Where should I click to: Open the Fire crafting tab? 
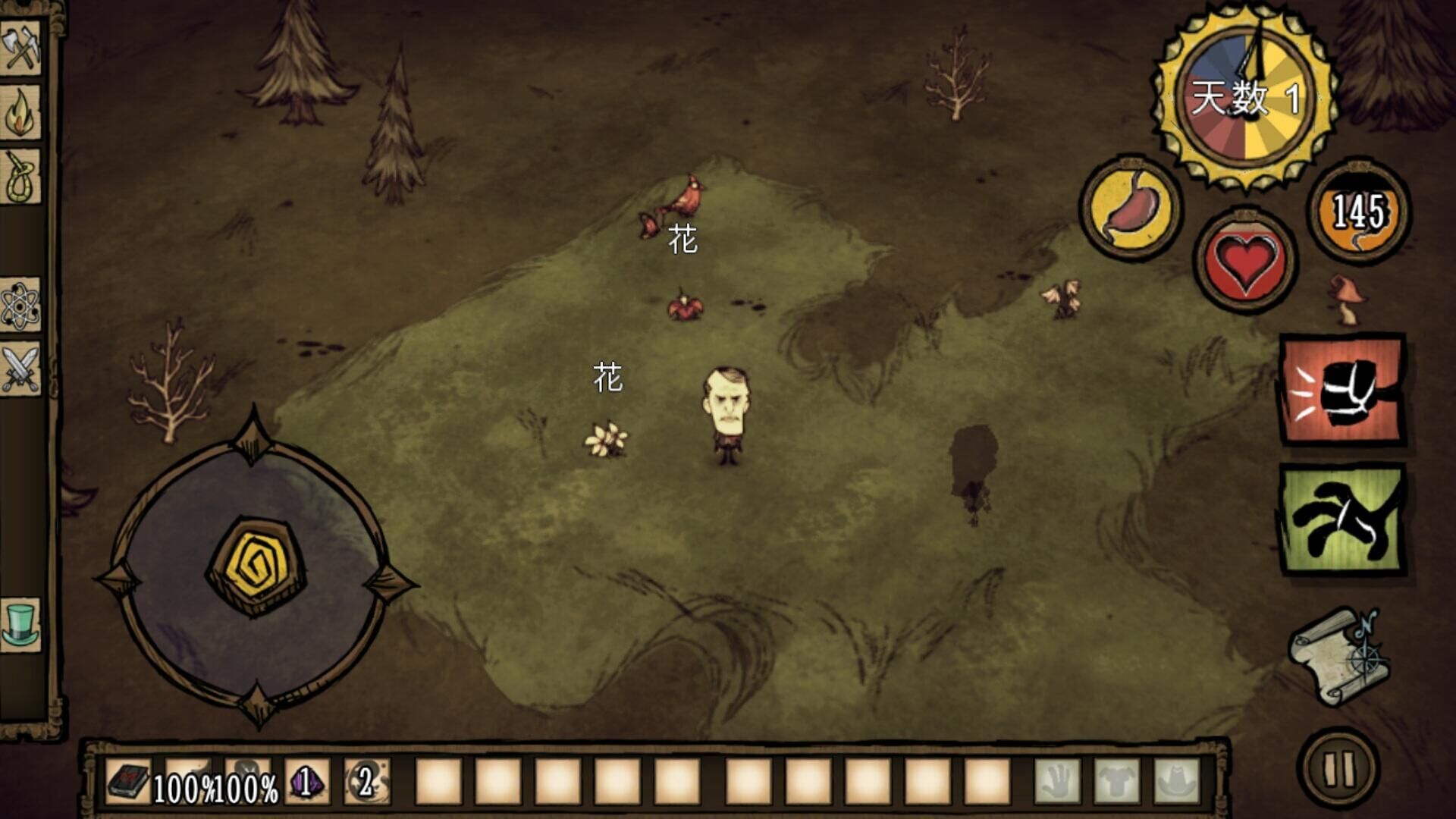20,113
